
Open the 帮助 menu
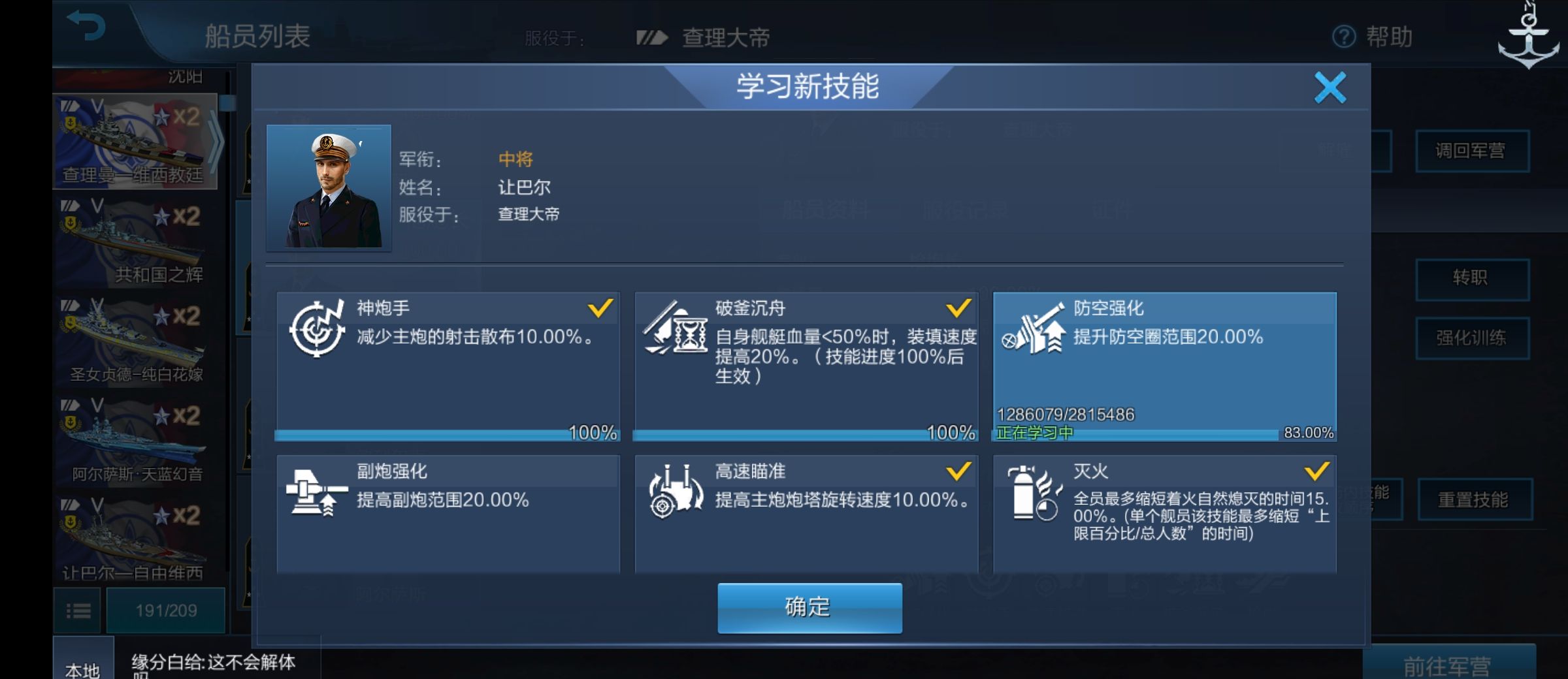click(x=1388, y=37)
